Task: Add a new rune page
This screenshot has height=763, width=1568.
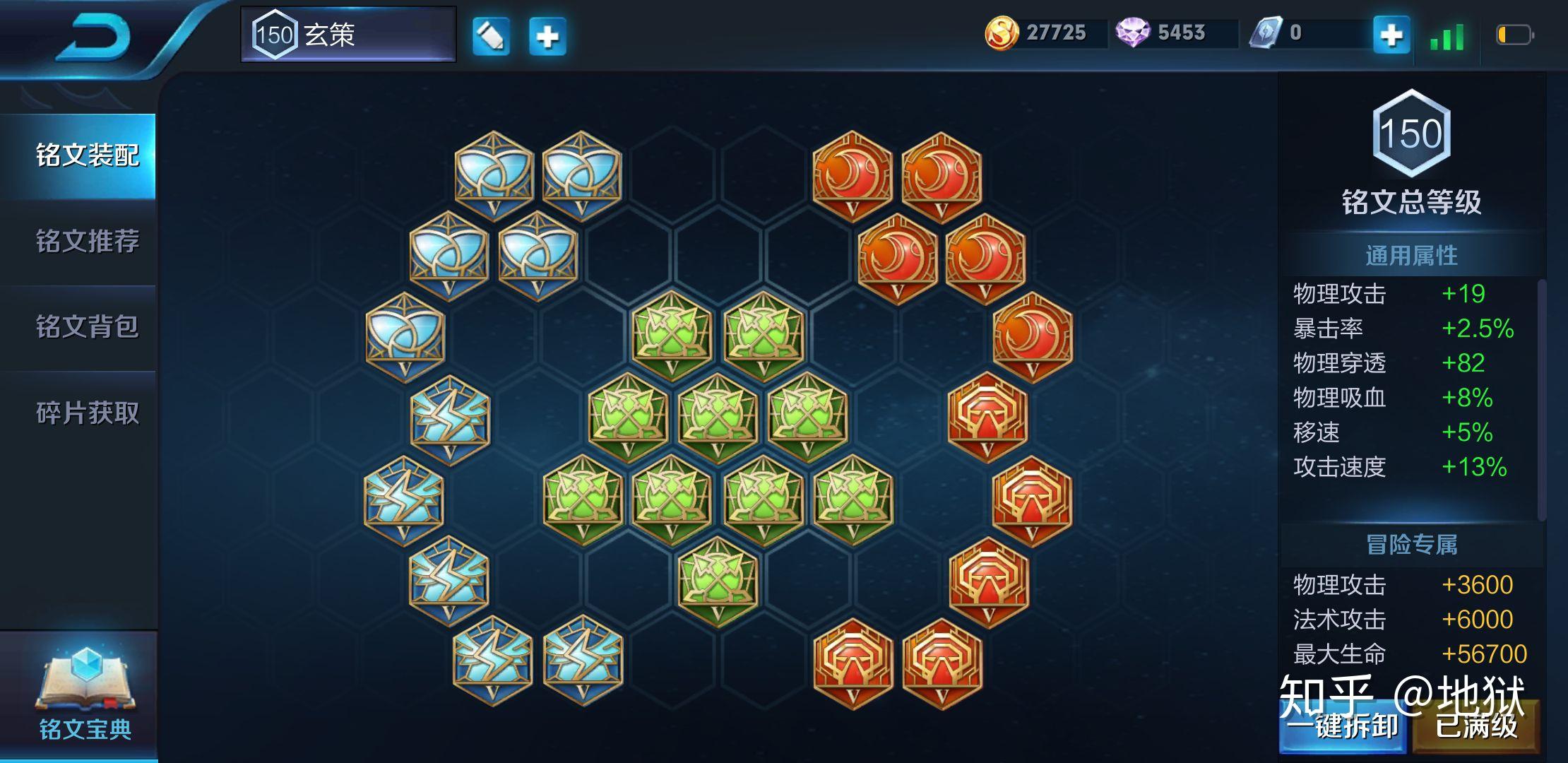Action: coord(547,36)
